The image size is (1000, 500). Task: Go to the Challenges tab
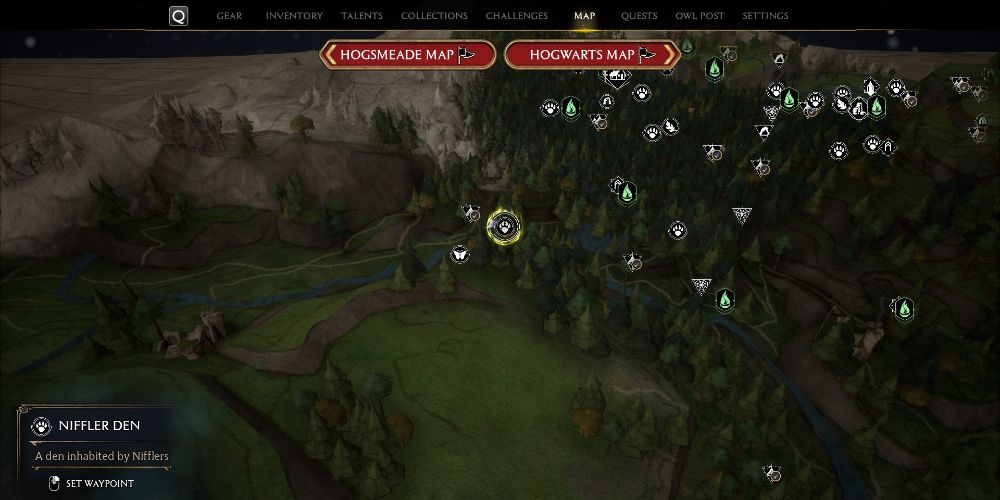coord(516,16)
